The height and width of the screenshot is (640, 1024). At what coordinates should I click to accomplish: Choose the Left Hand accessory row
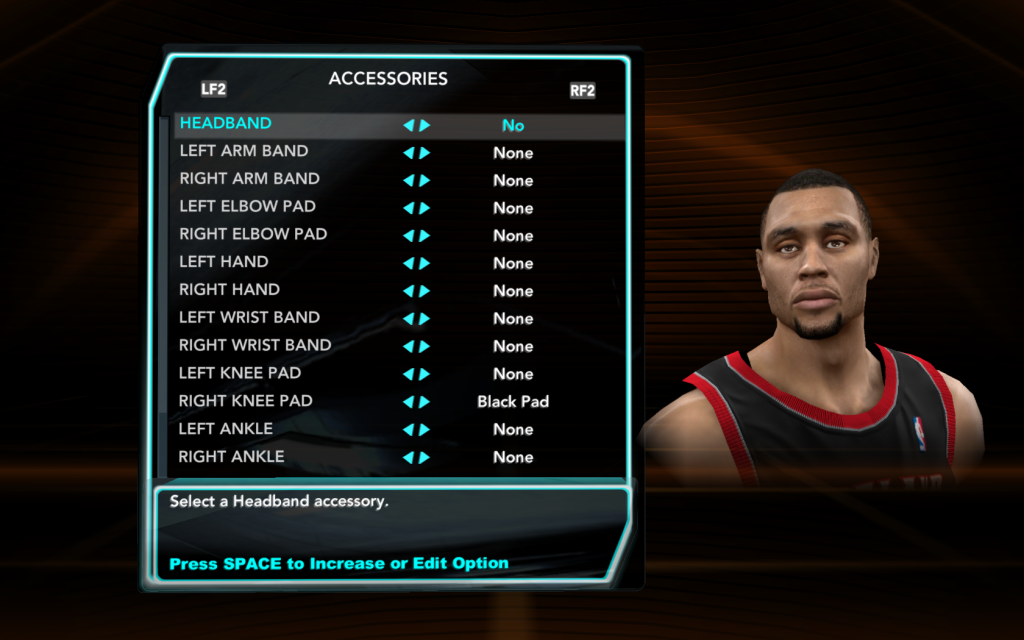coord(224,263)
